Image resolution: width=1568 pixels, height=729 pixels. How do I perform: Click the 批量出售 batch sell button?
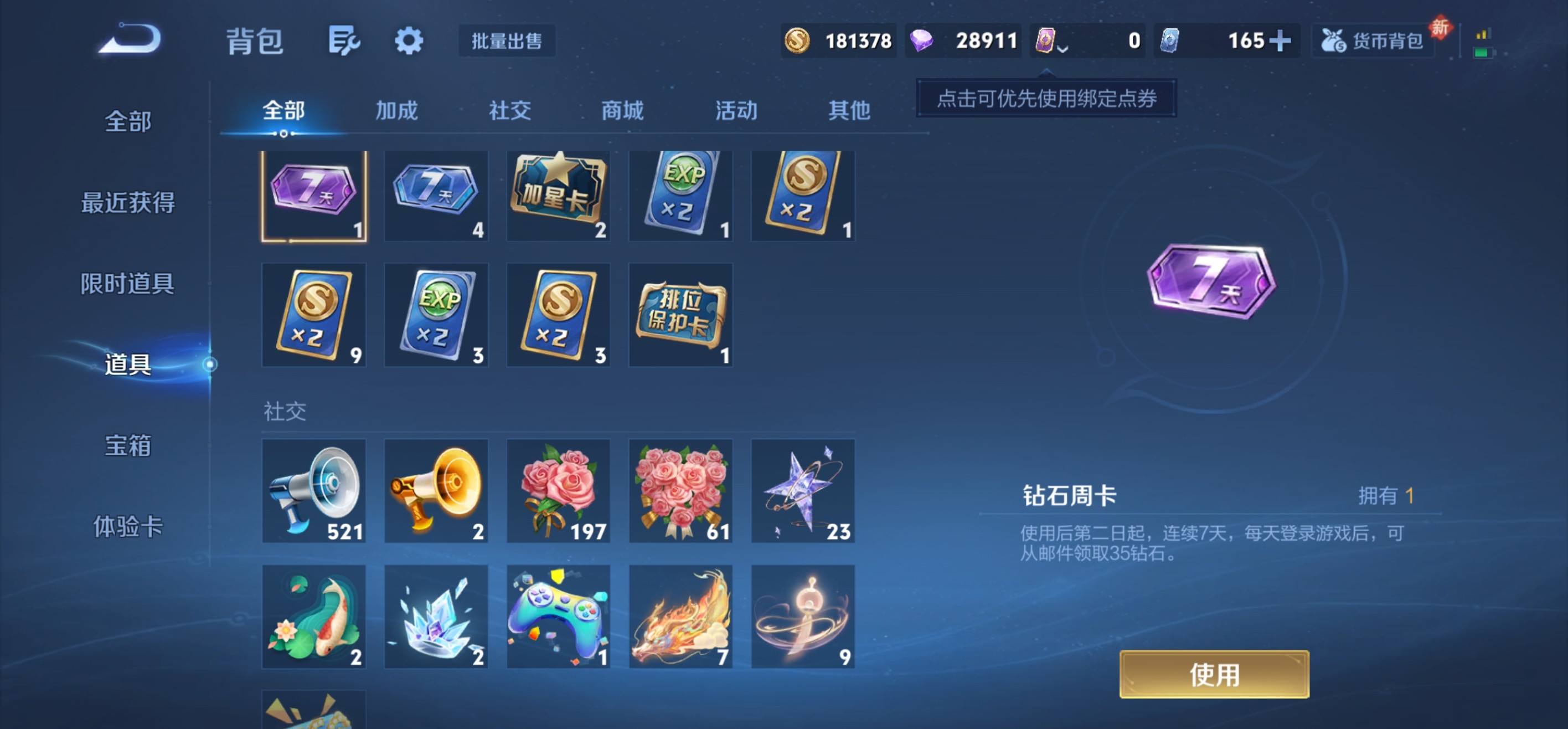(x=508, y=42)
